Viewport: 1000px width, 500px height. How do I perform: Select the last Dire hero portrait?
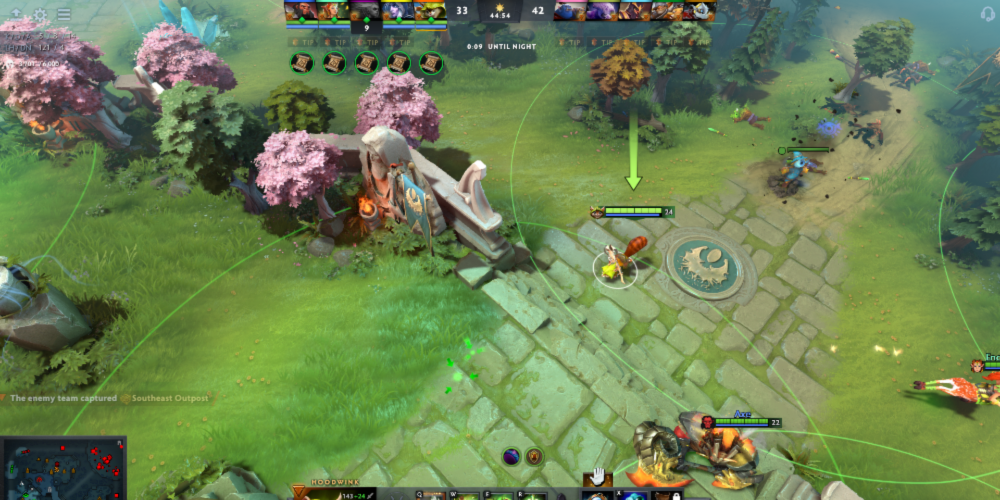700,11
